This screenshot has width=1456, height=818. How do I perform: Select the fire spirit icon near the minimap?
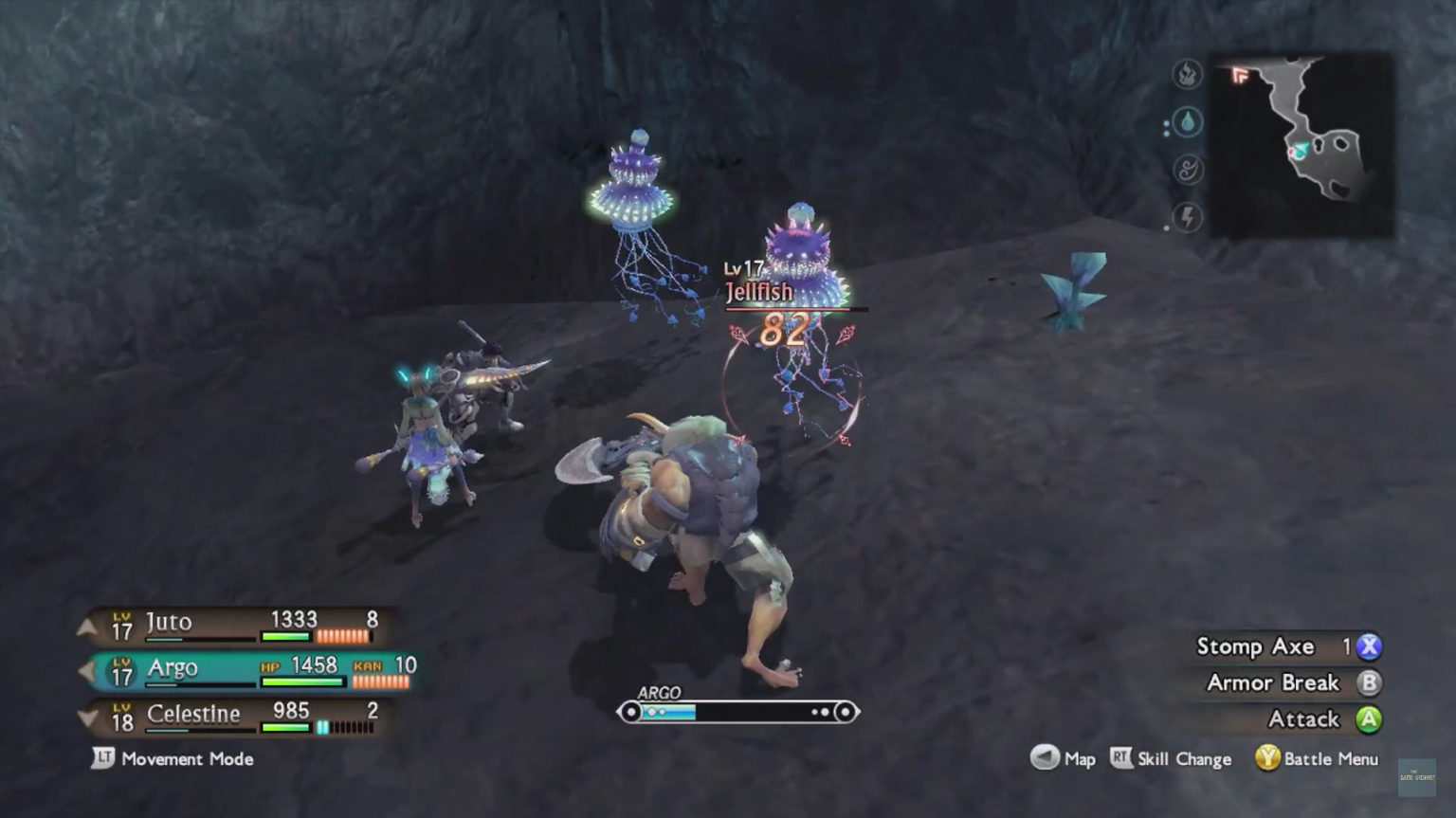tap(1186, 75)
